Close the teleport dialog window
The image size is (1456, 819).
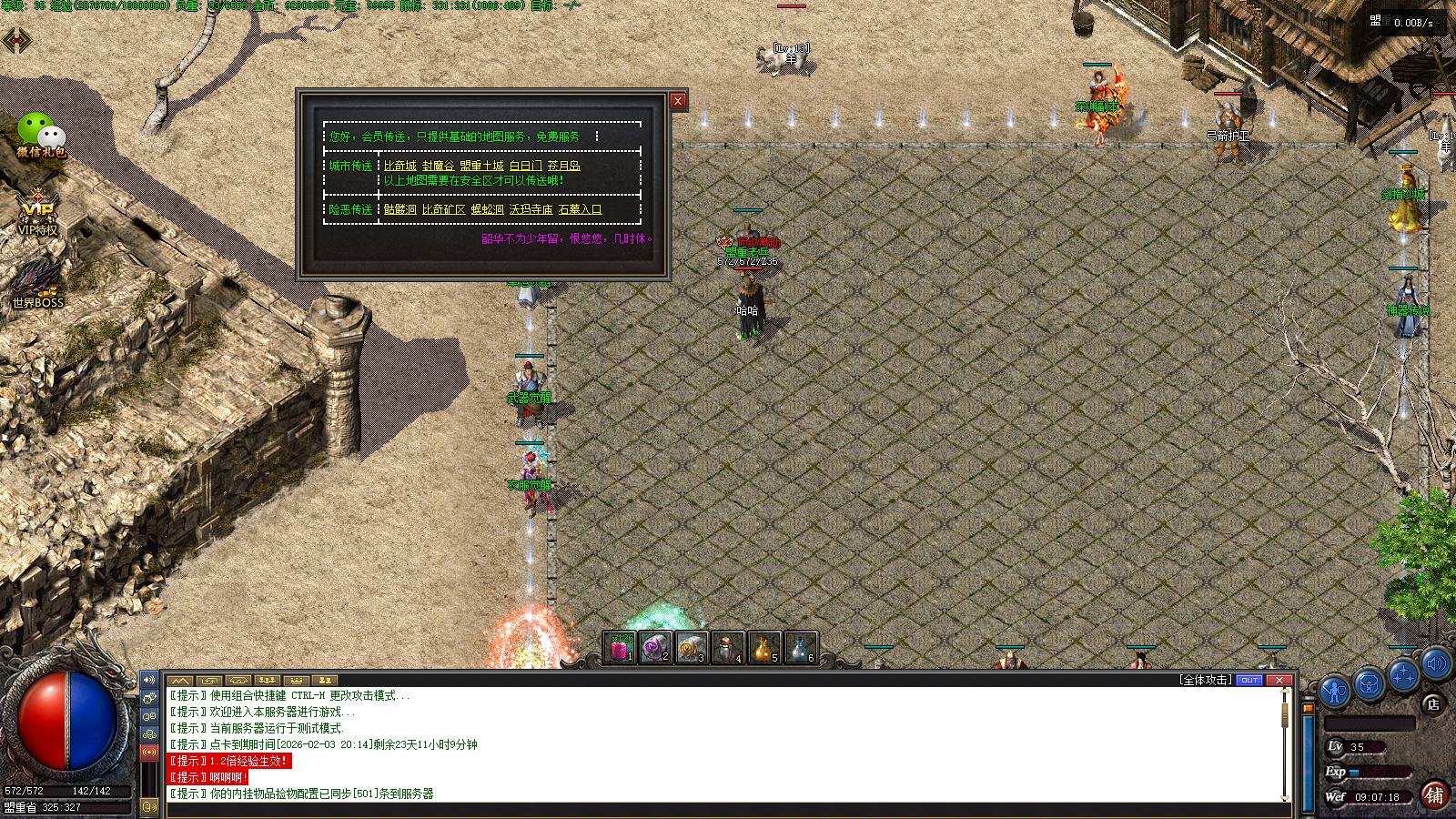pyautogui.click(x=678, y=101)
